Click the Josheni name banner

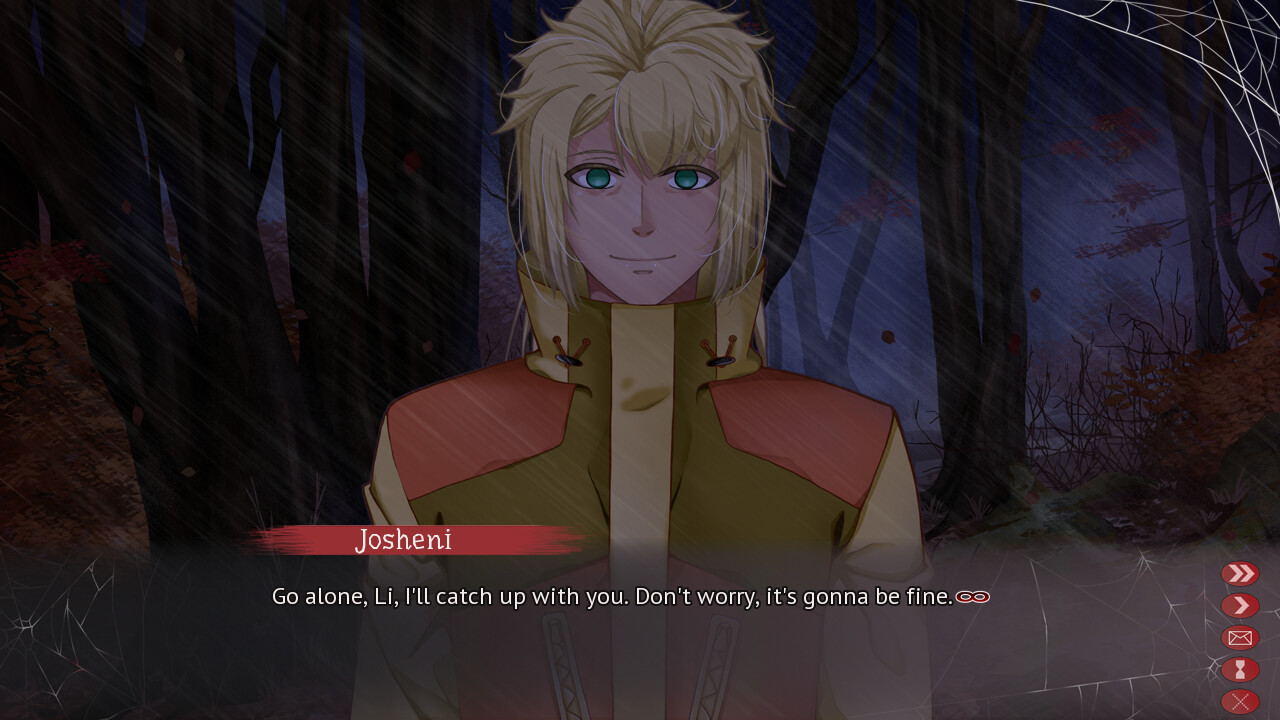point(403,541)
